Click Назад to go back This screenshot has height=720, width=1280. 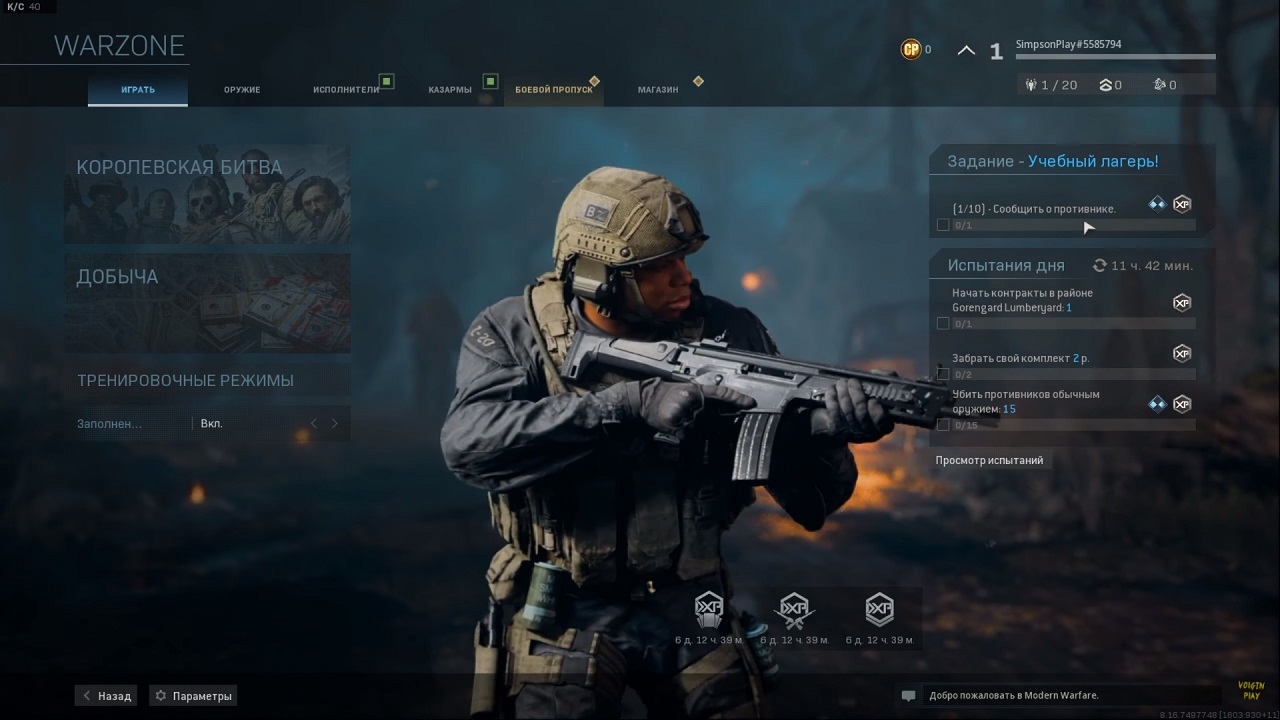coord(106,696)
